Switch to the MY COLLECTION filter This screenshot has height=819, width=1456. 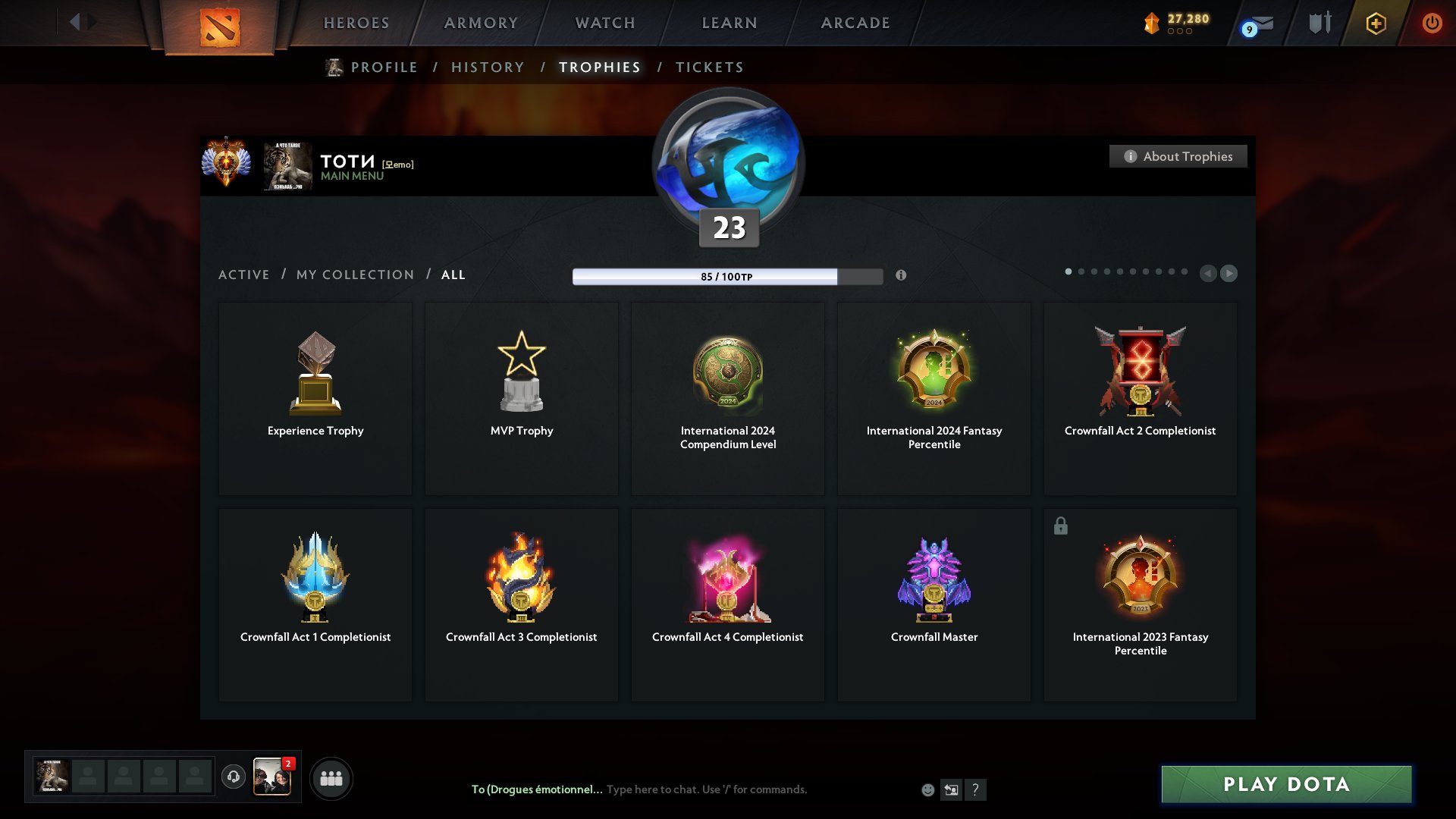click(354, 275)
